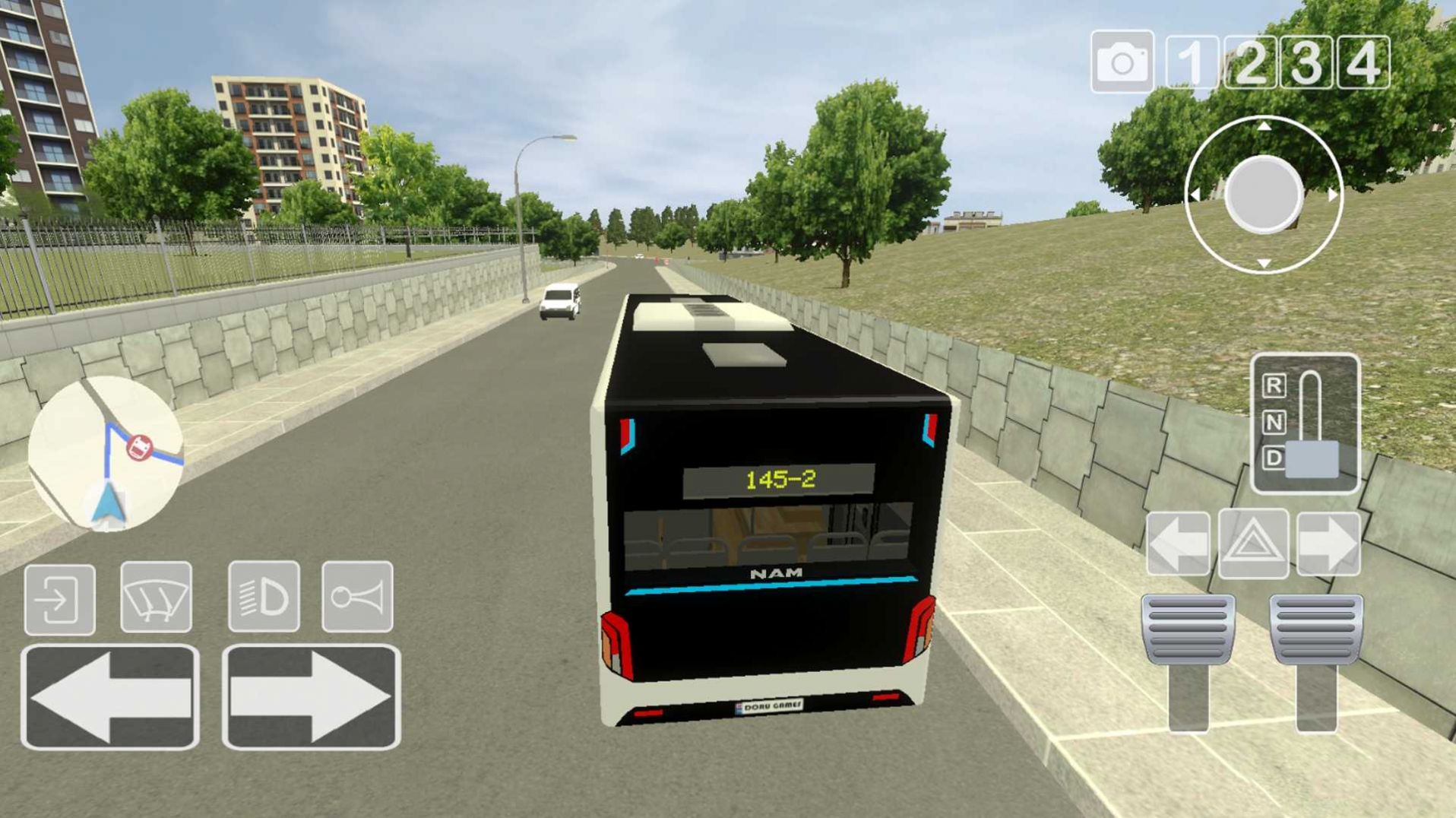Enable the right turn signal

point(1329,541)
